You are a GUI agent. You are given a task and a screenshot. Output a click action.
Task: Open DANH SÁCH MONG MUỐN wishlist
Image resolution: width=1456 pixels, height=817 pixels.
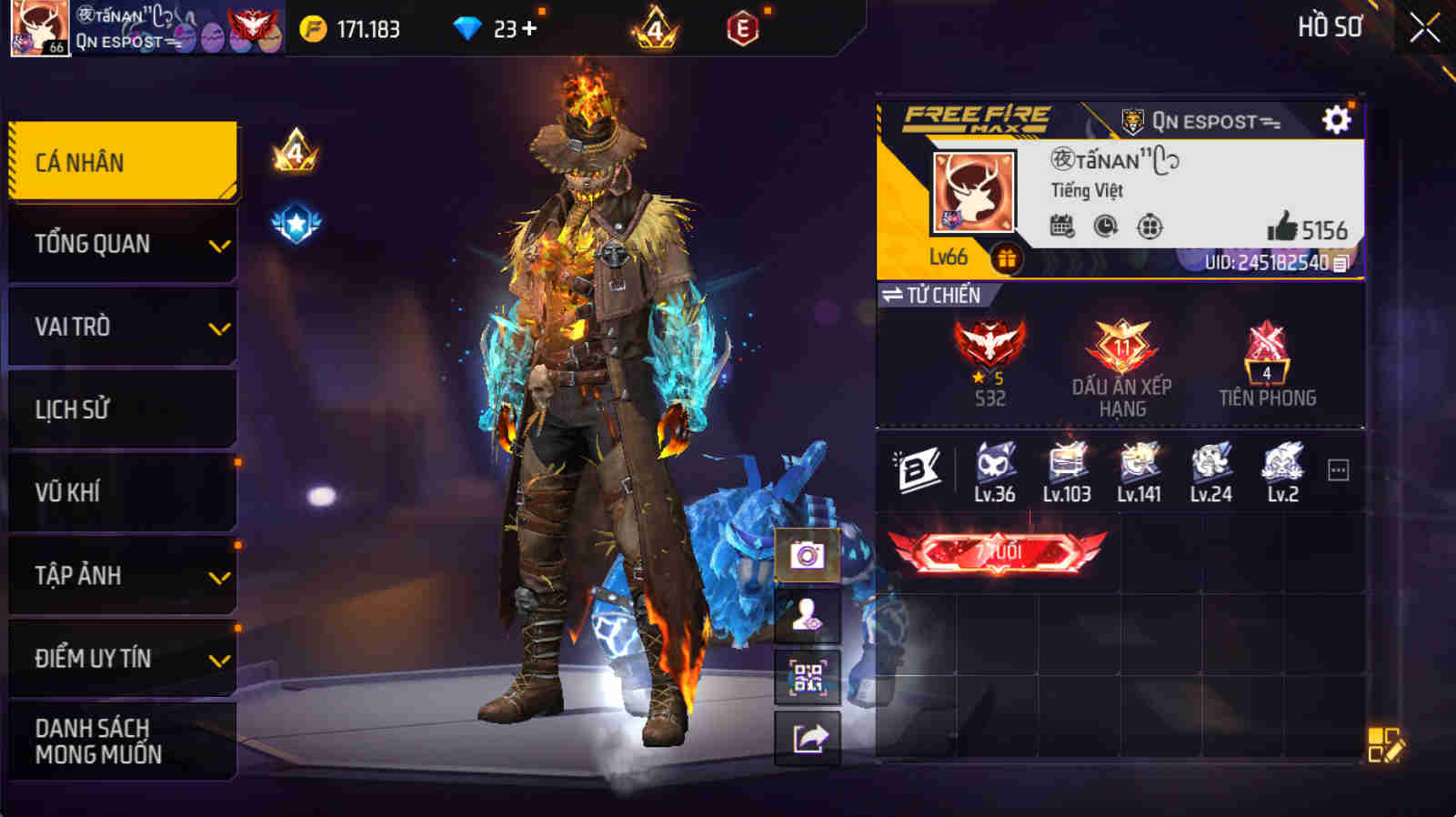(x=123, y=740)
